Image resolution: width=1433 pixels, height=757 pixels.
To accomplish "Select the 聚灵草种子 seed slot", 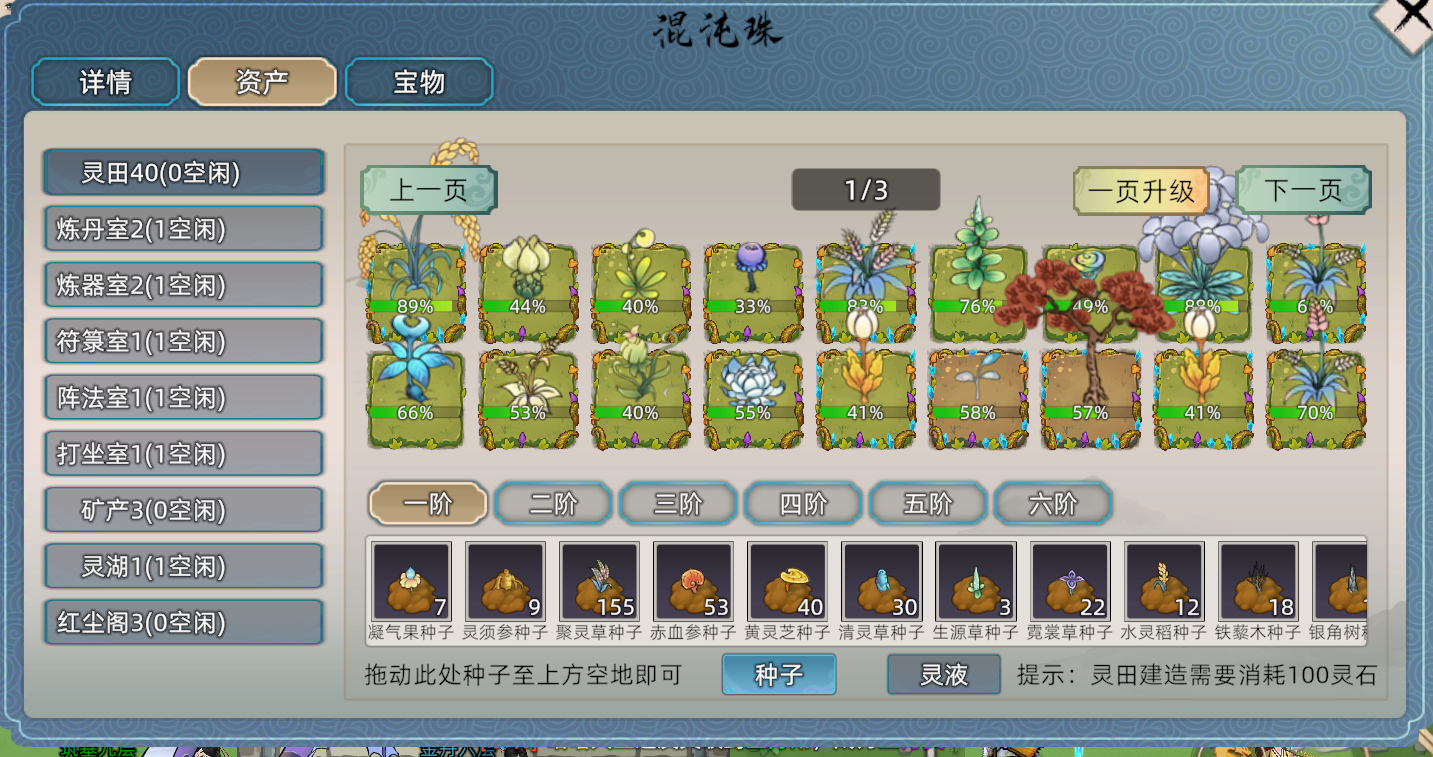I will click(x=599, y=582).
